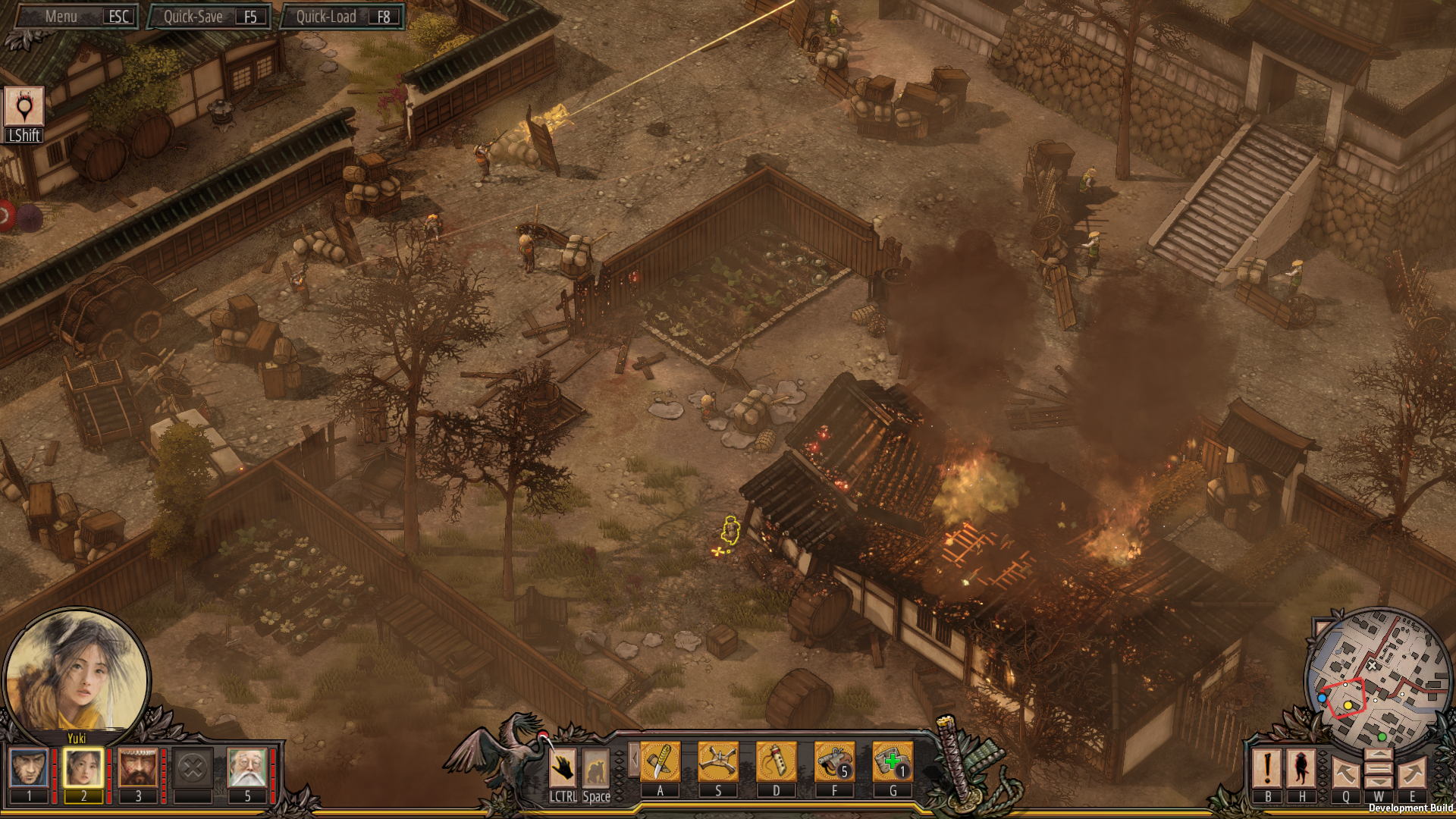The height and width of the screenshot is (819, 1456).
Task: Select Yuki's small portrait
Action: 83,768
